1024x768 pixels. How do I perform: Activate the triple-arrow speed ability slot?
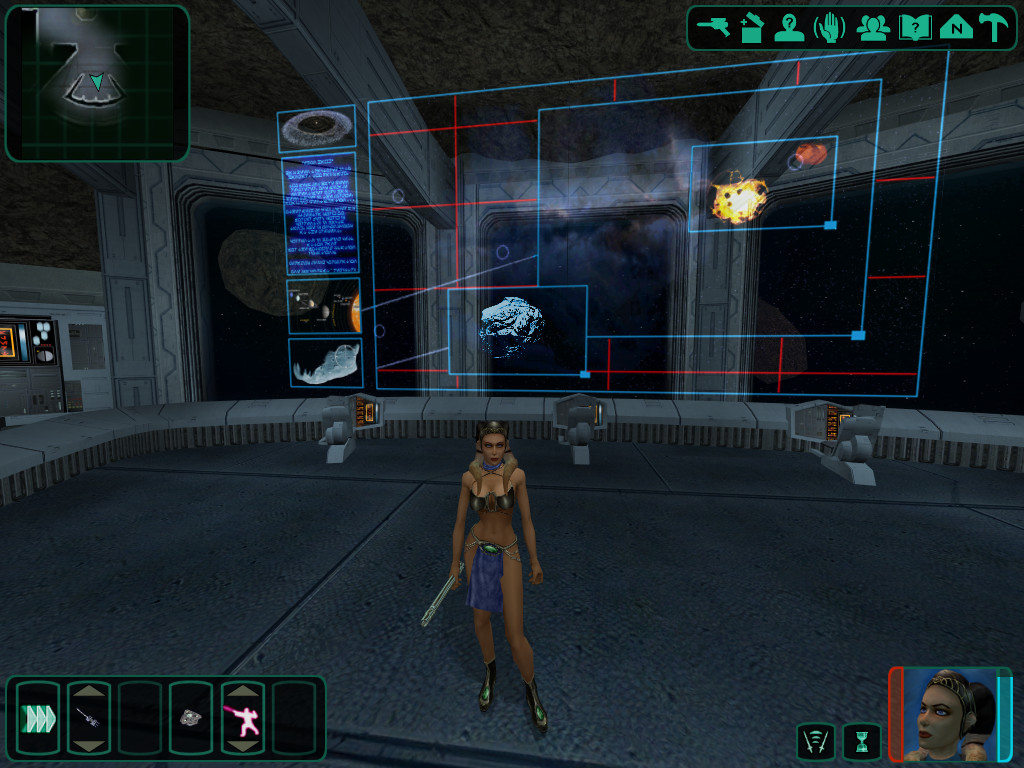[x=37, y=717]
